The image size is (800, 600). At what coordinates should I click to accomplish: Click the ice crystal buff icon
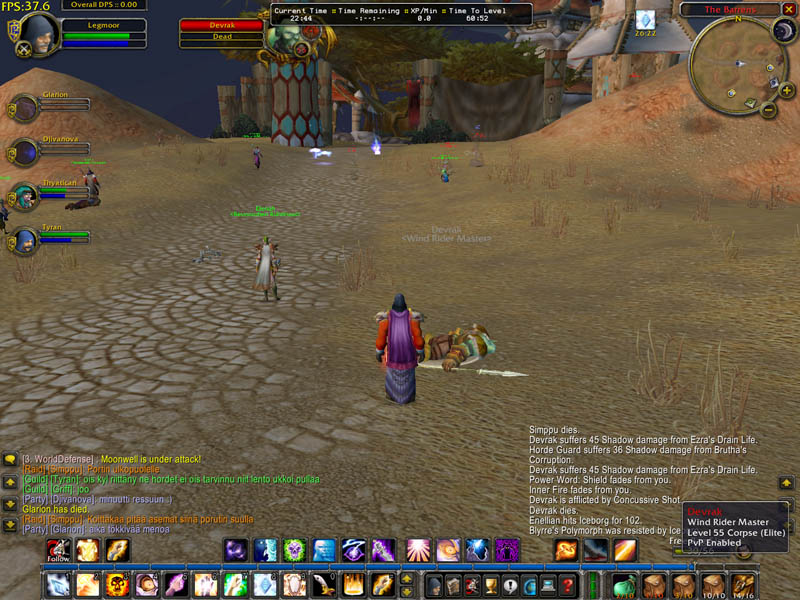645,19
